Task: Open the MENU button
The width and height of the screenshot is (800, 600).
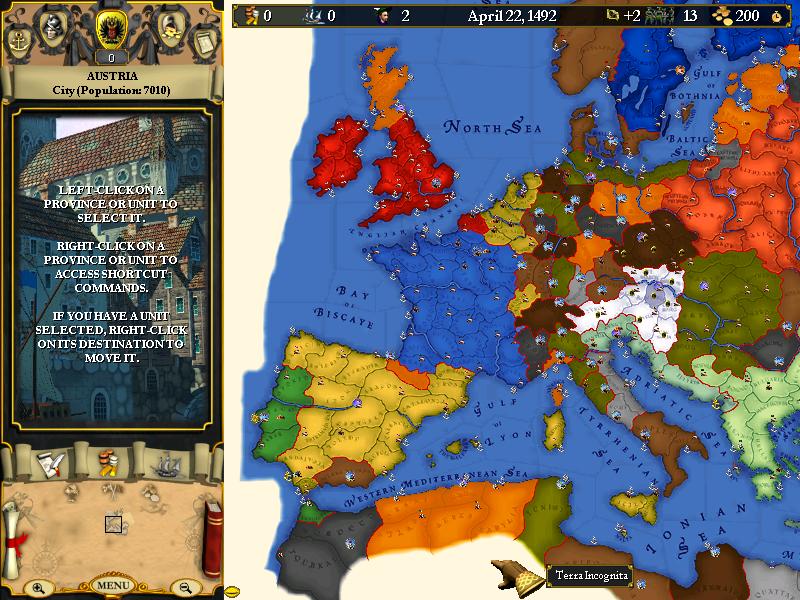Action: point(112,585)
